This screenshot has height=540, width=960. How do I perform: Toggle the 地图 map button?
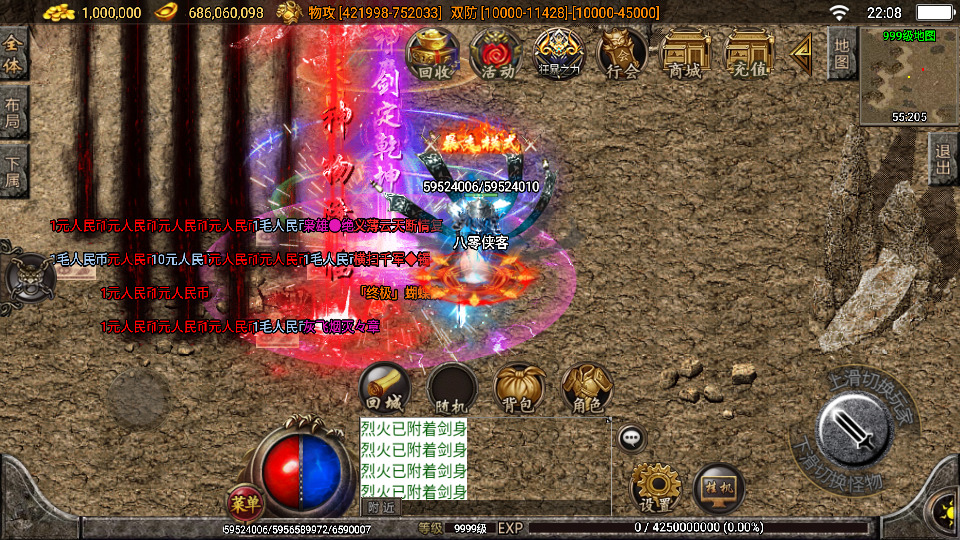click(x=842, y=53)
